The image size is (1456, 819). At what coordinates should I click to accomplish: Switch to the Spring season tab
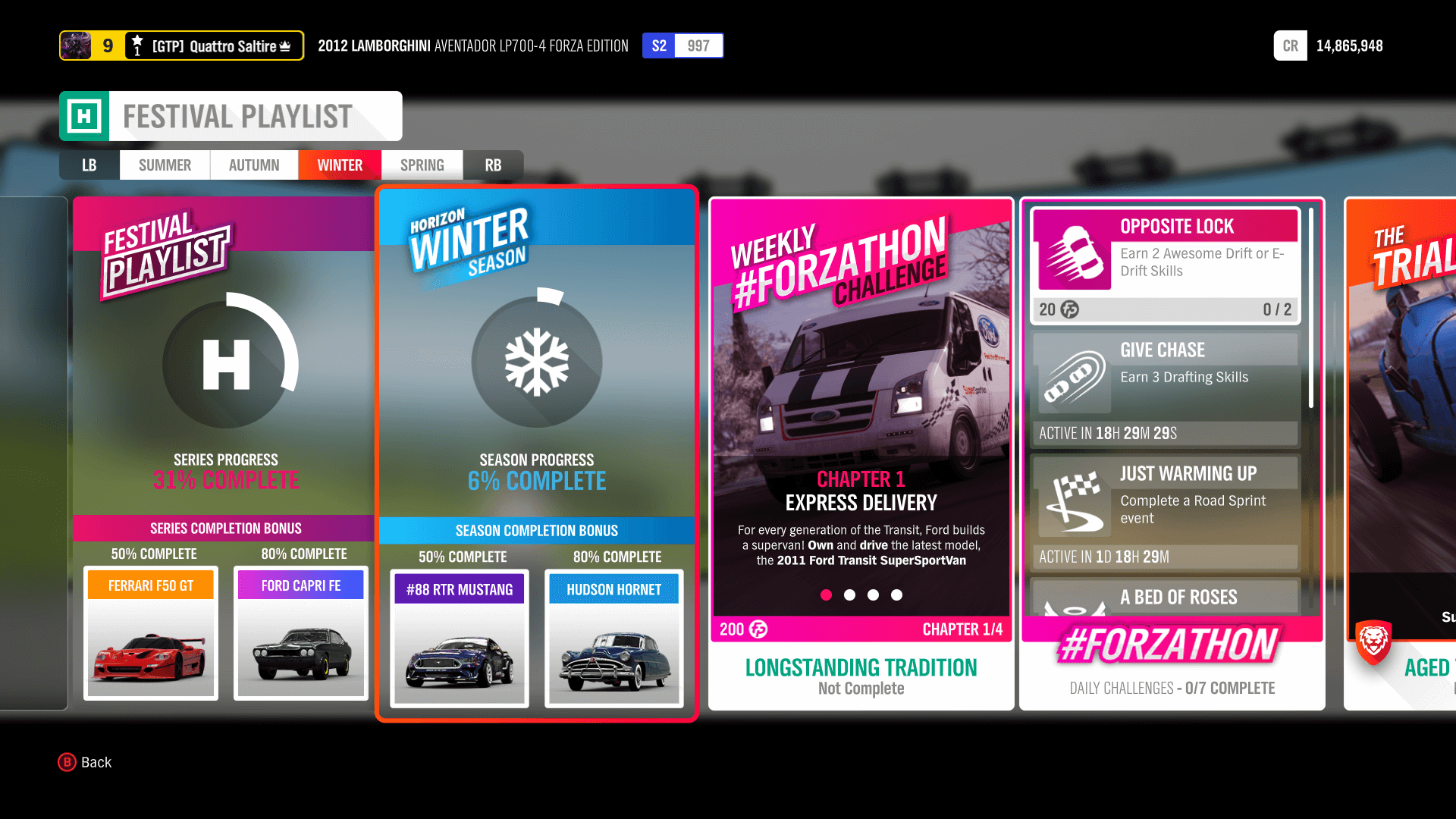click(422, 165)
